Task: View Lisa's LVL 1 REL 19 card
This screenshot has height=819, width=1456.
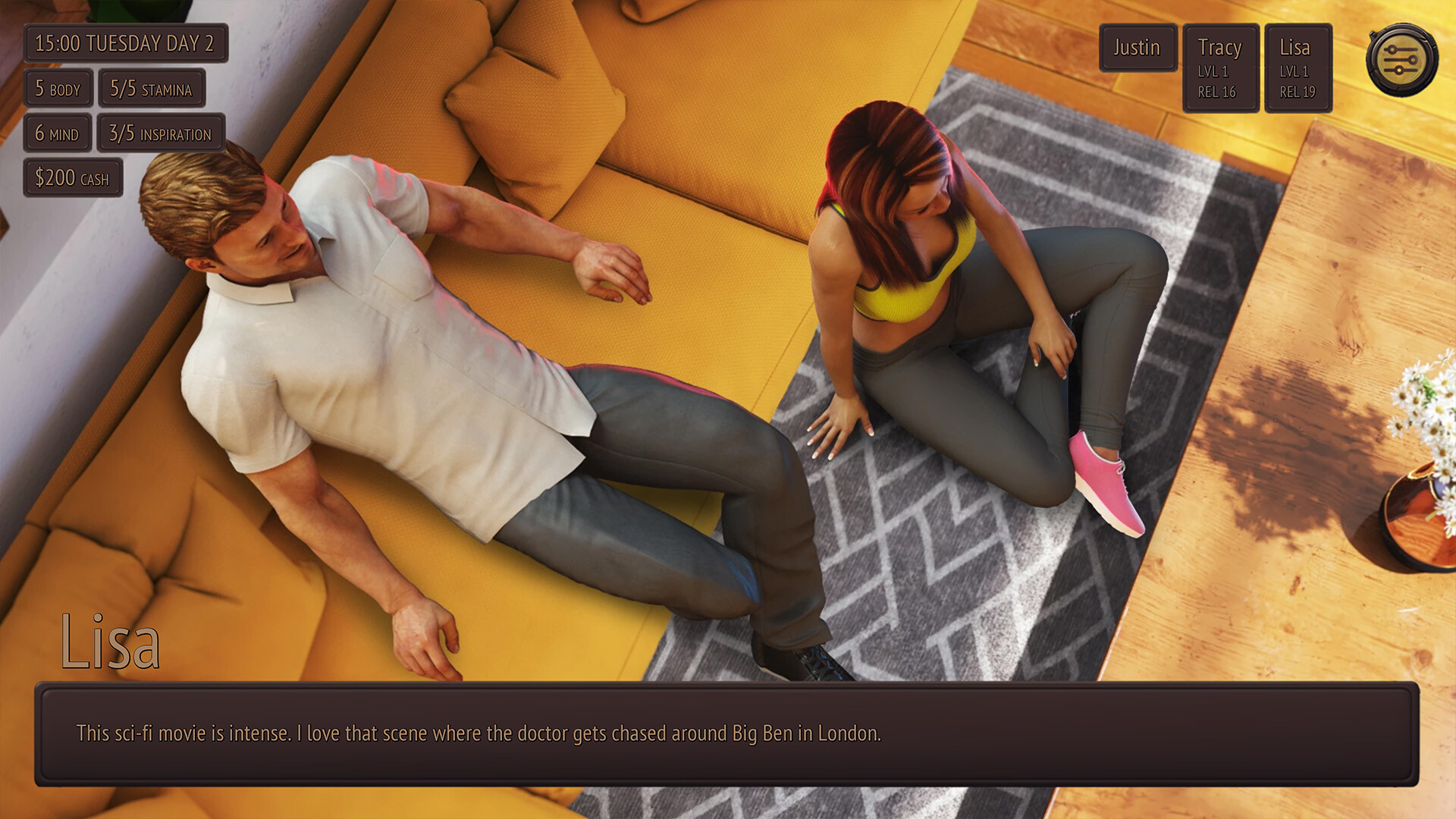Action: [x=1298, y=67]
